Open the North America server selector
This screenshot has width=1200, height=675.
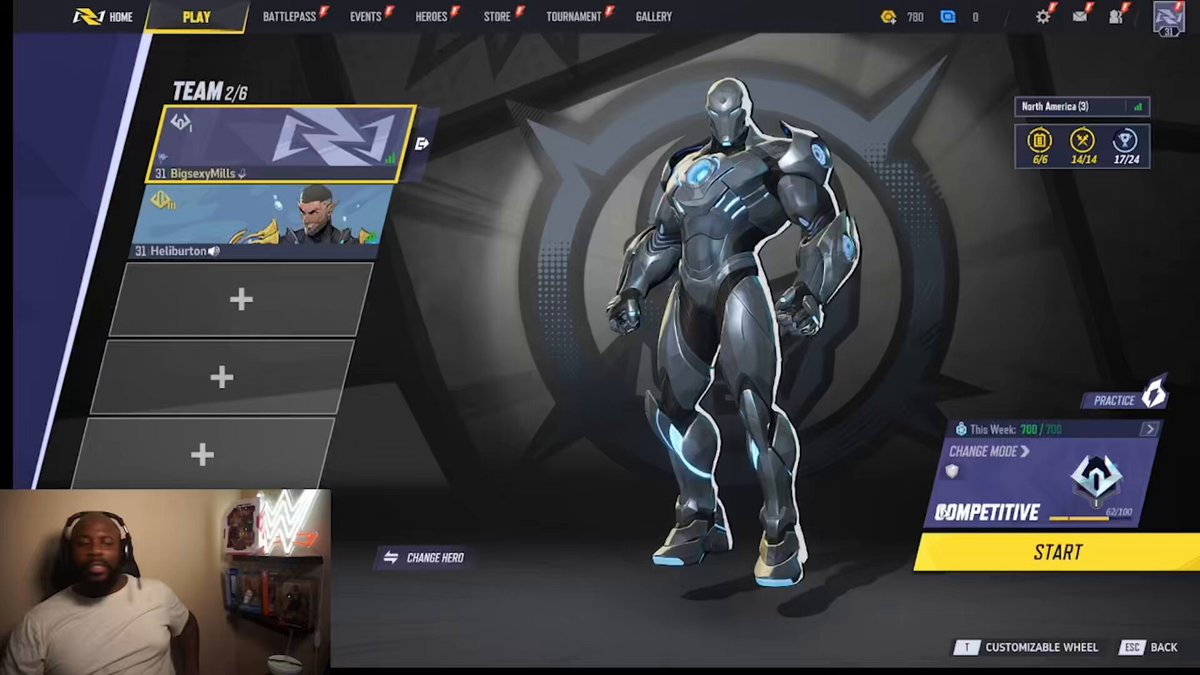click(x=1082, y=107)
